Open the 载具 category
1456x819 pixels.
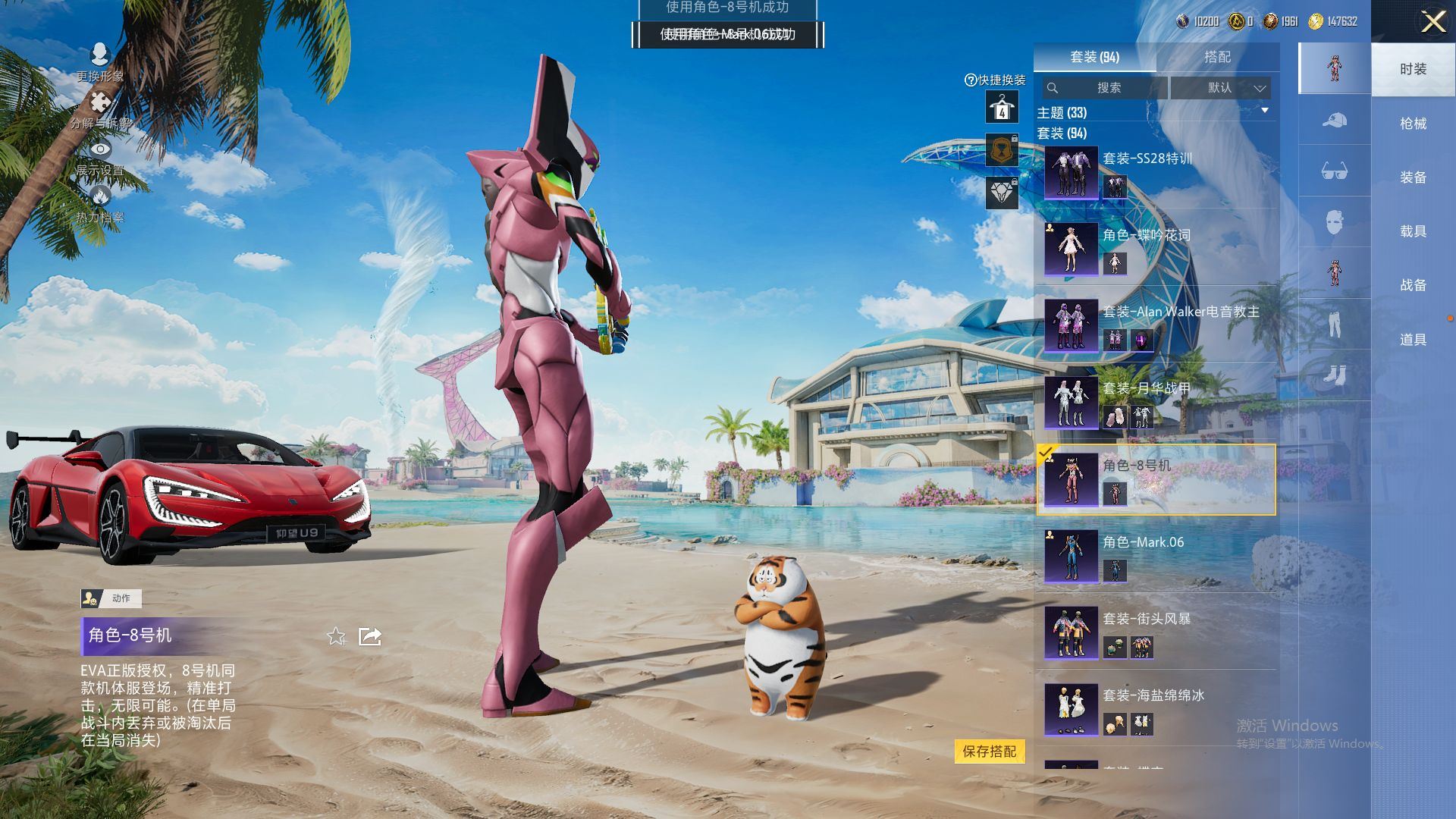[x=1413, y=231]
